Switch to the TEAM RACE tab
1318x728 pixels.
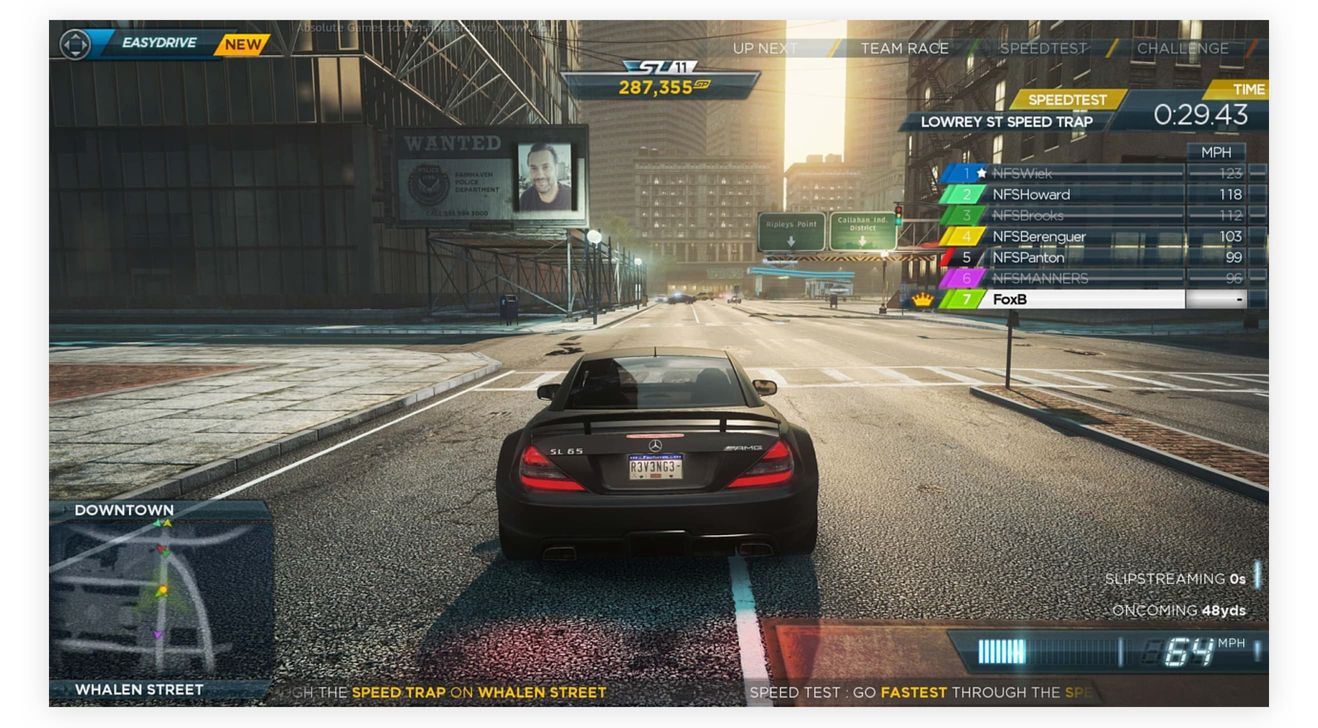pyautogui.click(x=906, y=47)
